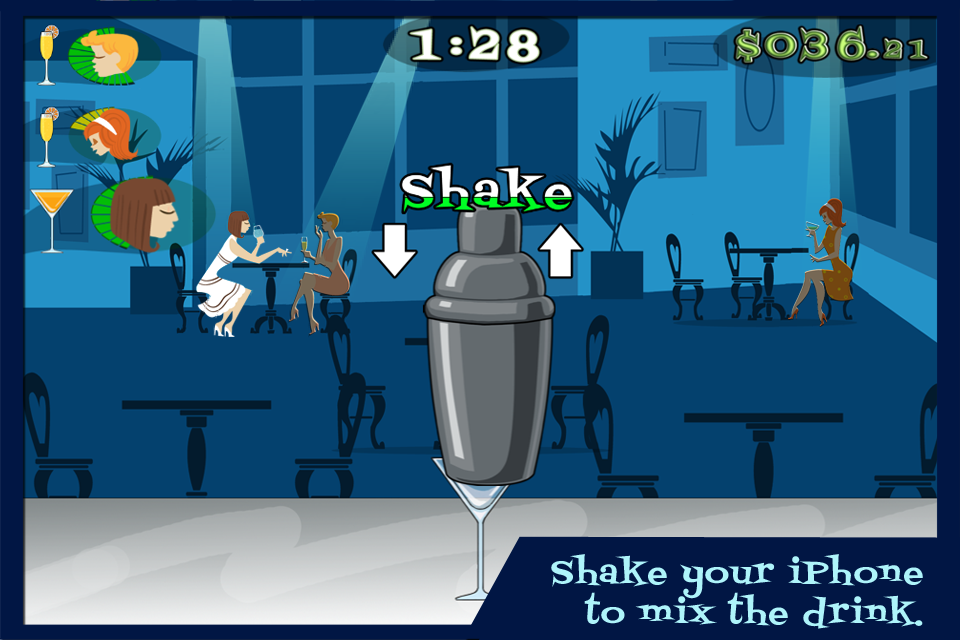Select the blonde customer's order portrait
The width and height of the screenshot is (960, 640).
point(105,54)
